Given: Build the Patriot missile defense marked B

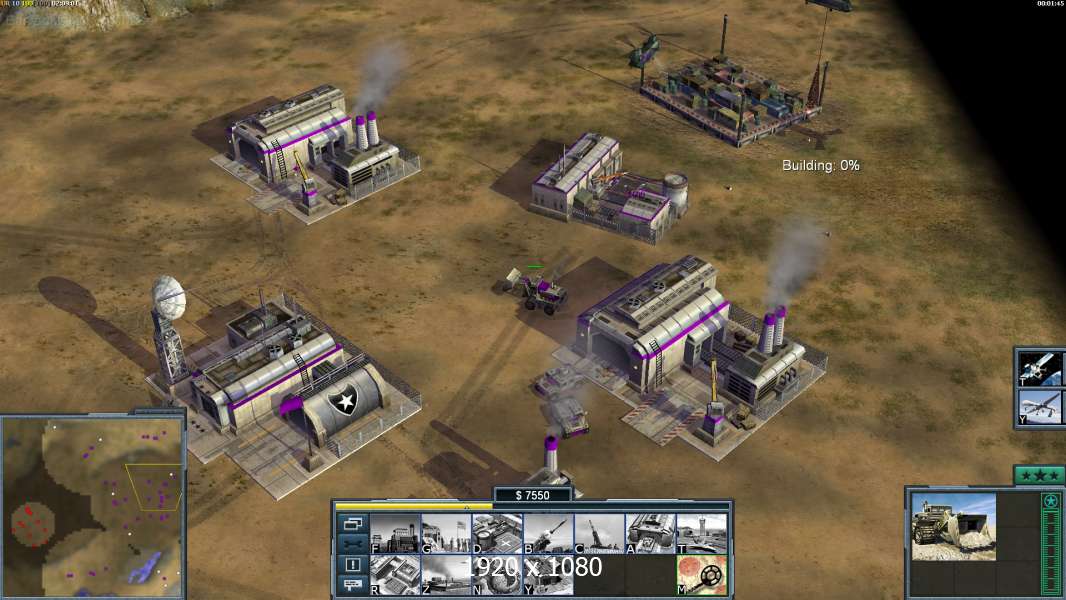Looking at the screenshot, I should pyautogui.click(x=549, y=533).
